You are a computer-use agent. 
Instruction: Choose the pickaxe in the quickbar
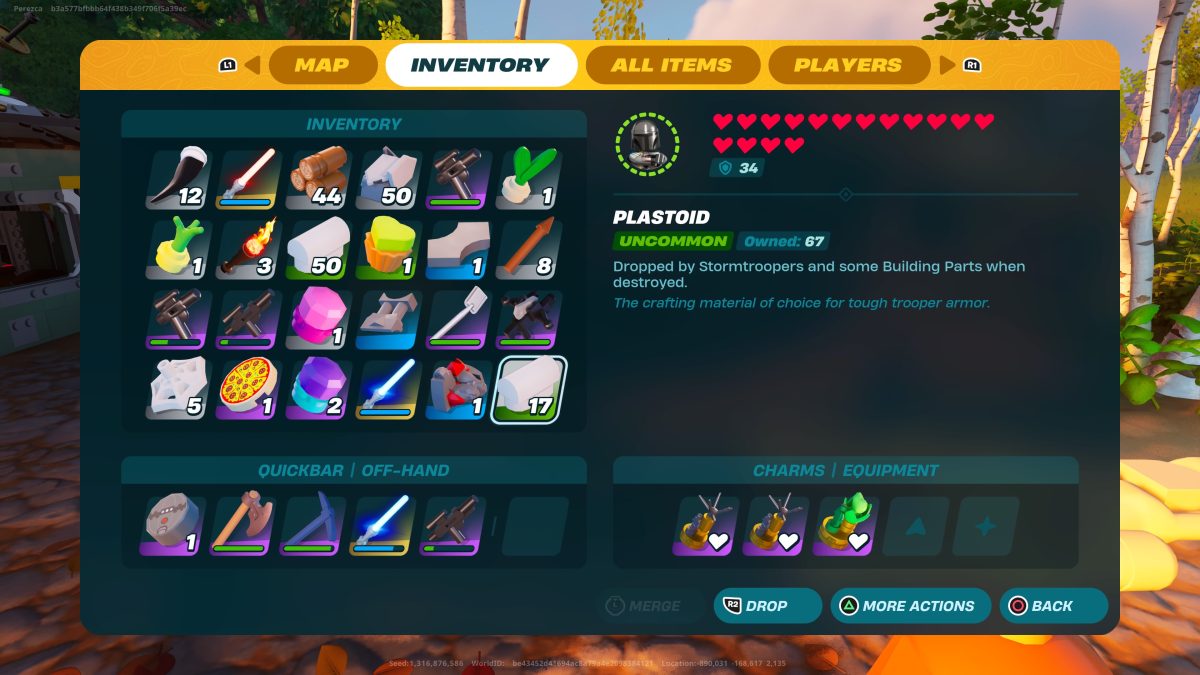coord(311,526)
